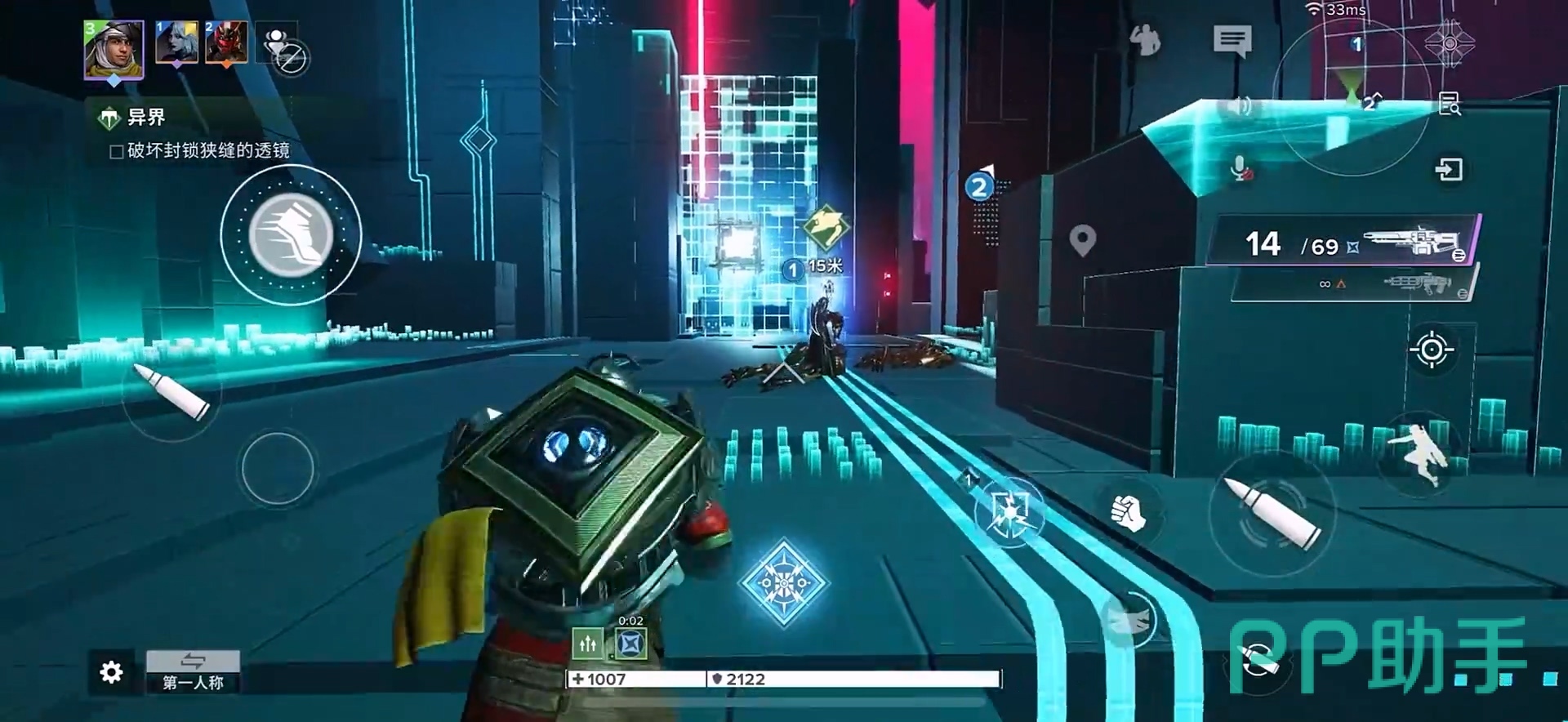
Task: Toggle the microphone mute button
Action: point(1241,169)
